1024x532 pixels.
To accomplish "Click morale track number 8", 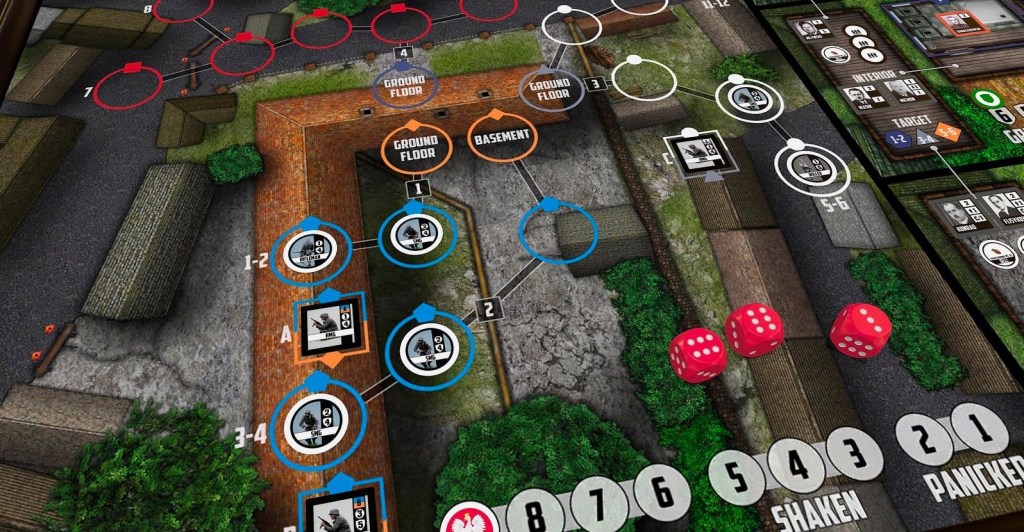I will pos(535,512).
